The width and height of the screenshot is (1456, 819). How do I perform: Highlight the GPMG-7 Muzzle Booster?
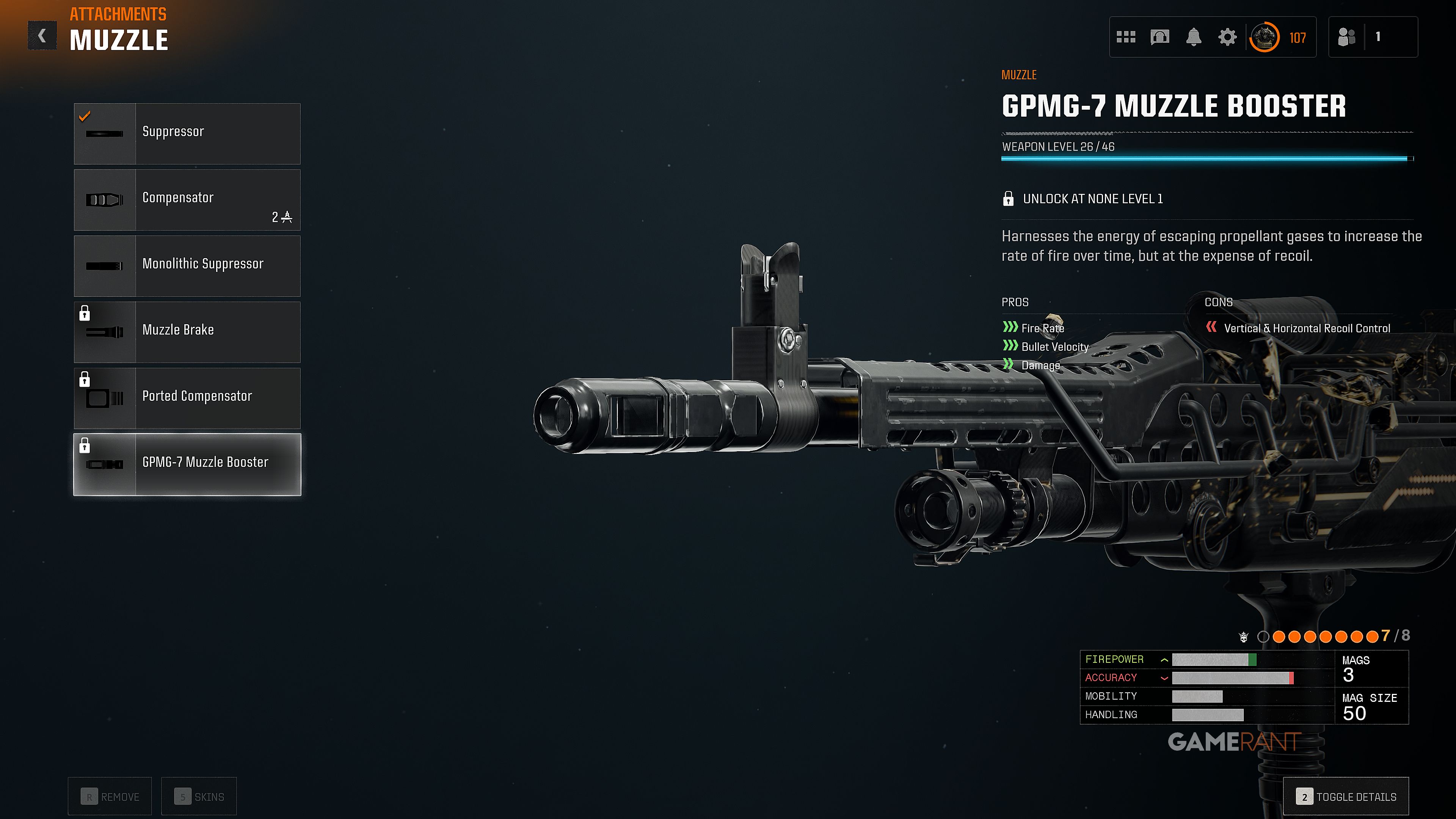tap(187, 464)
